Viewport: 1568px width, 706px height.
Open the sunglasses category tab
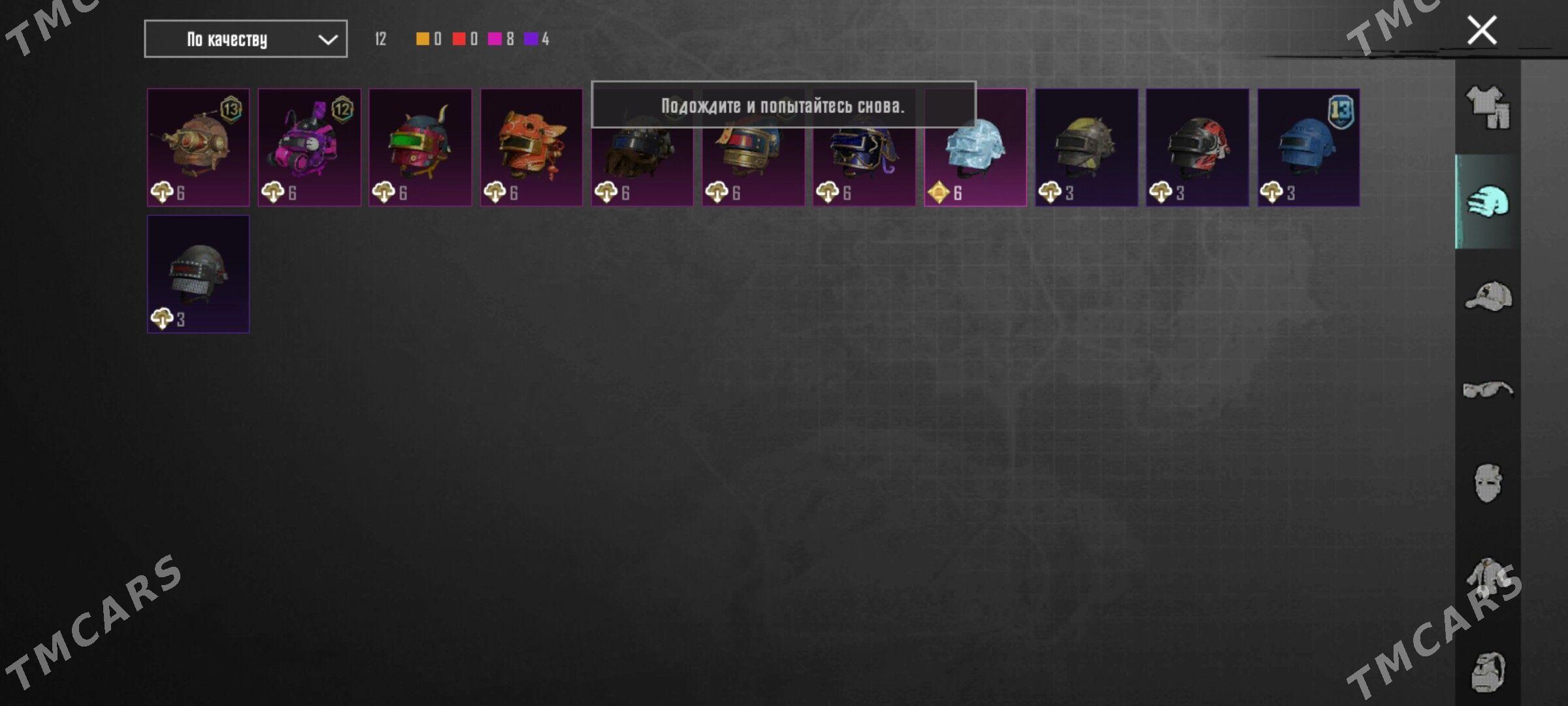[x=1488, y=390]
